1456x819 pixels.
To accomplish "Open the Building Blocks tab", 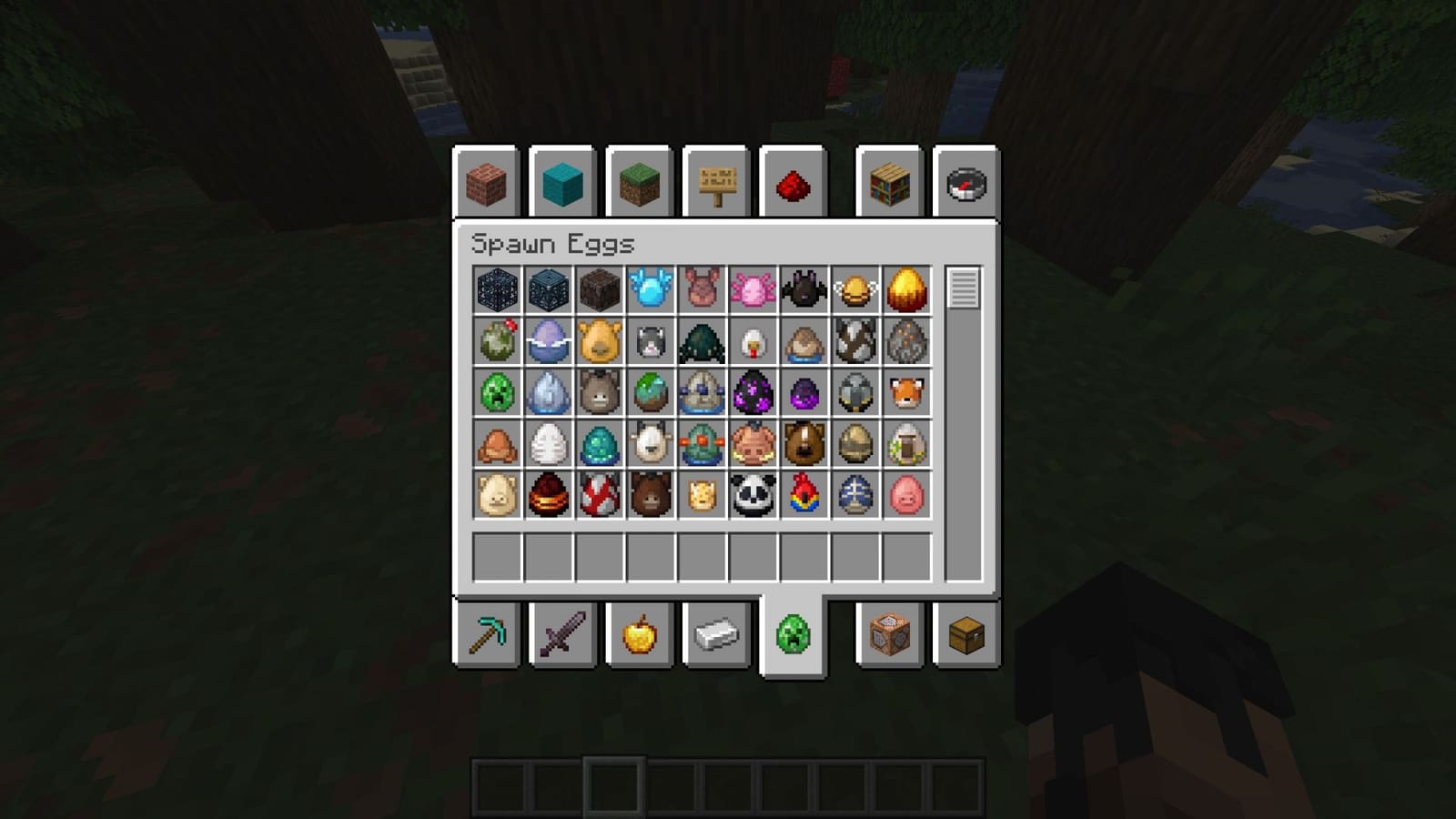I will click(x=486, y=182).
